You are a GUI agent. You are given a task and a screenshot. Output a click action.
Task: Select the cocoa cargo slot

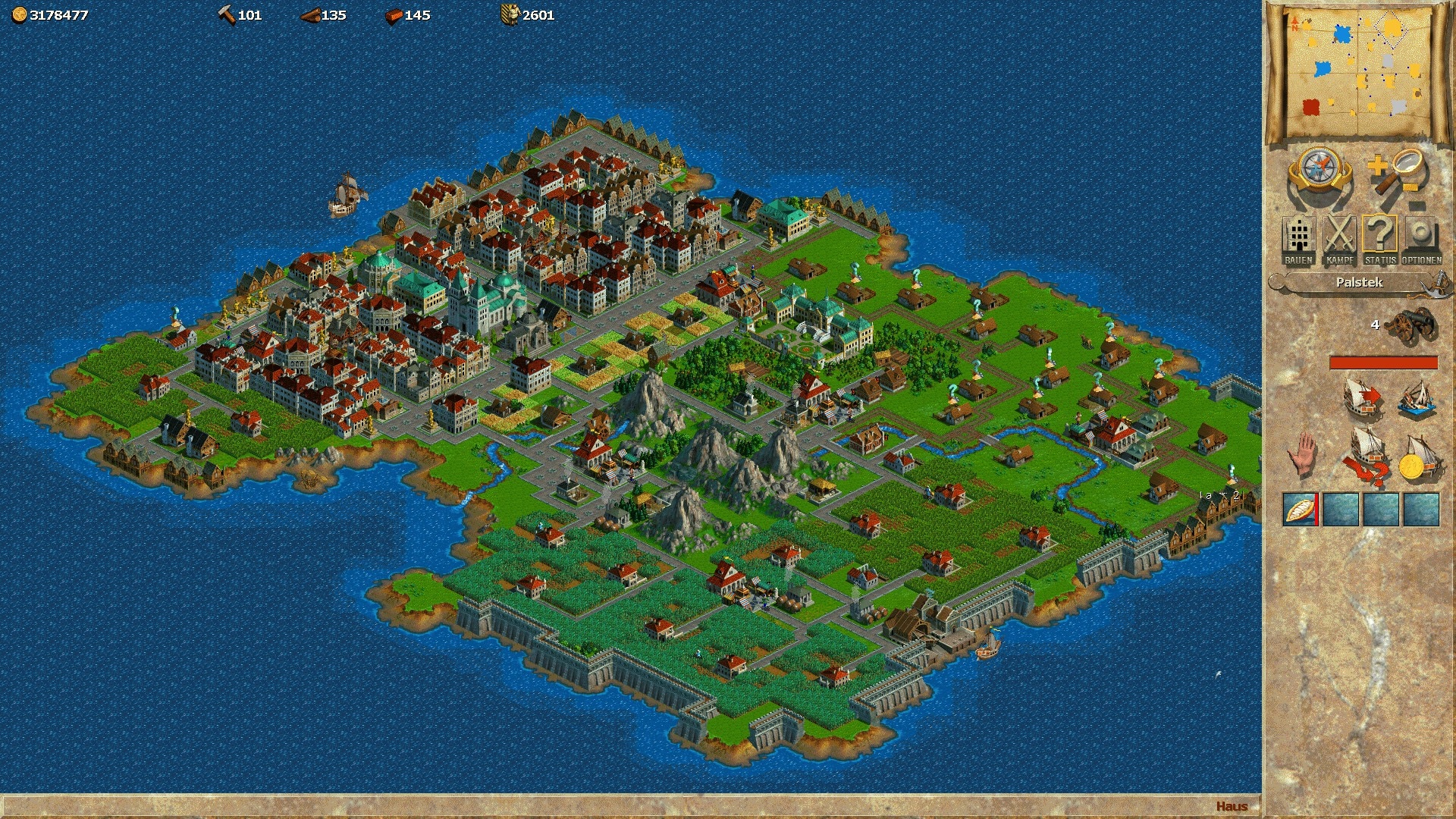pyautogui.click(x=1300, y=509)
